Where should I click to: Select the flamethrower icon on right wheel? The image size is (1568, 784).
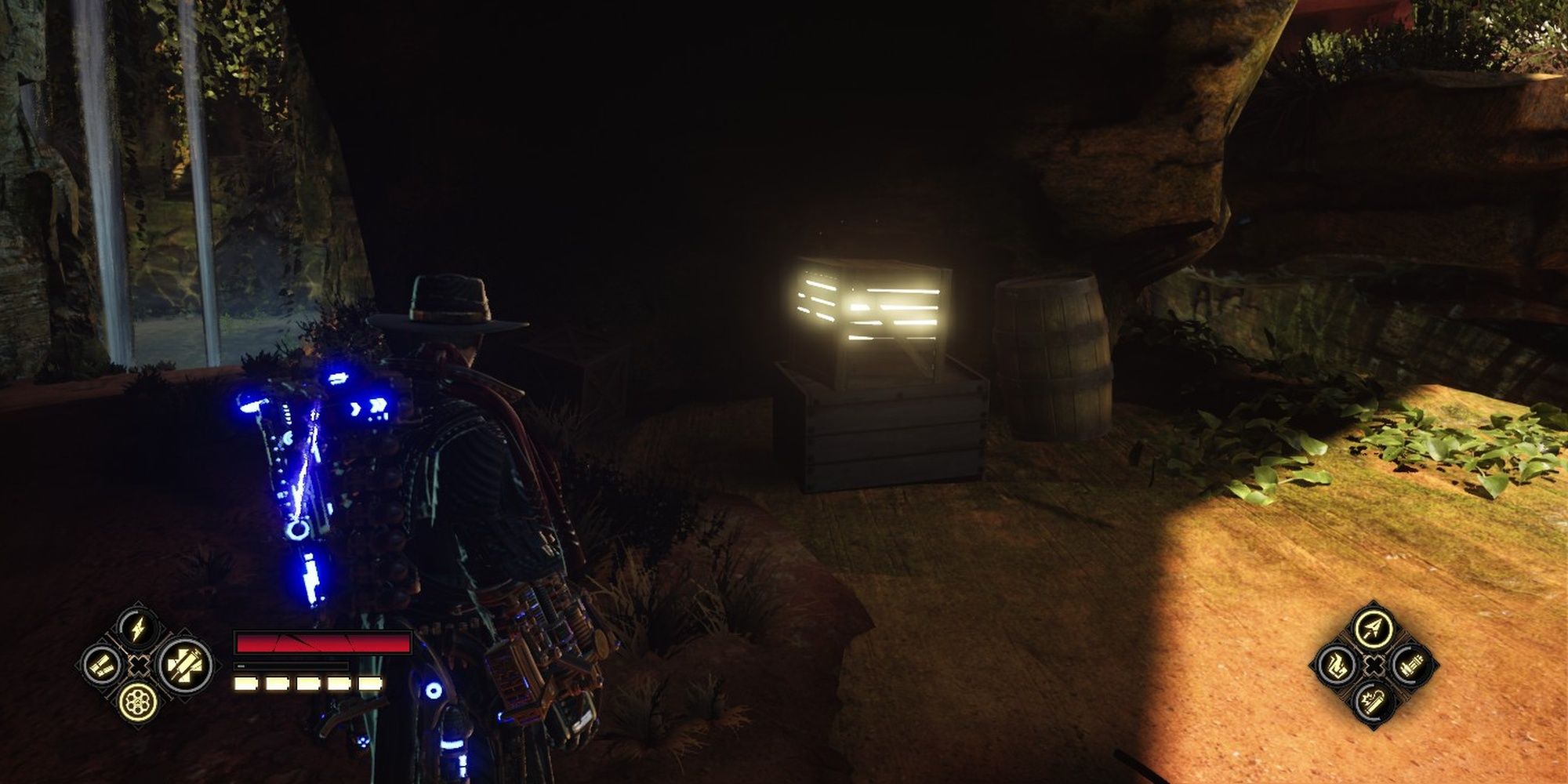[1337, 666]
